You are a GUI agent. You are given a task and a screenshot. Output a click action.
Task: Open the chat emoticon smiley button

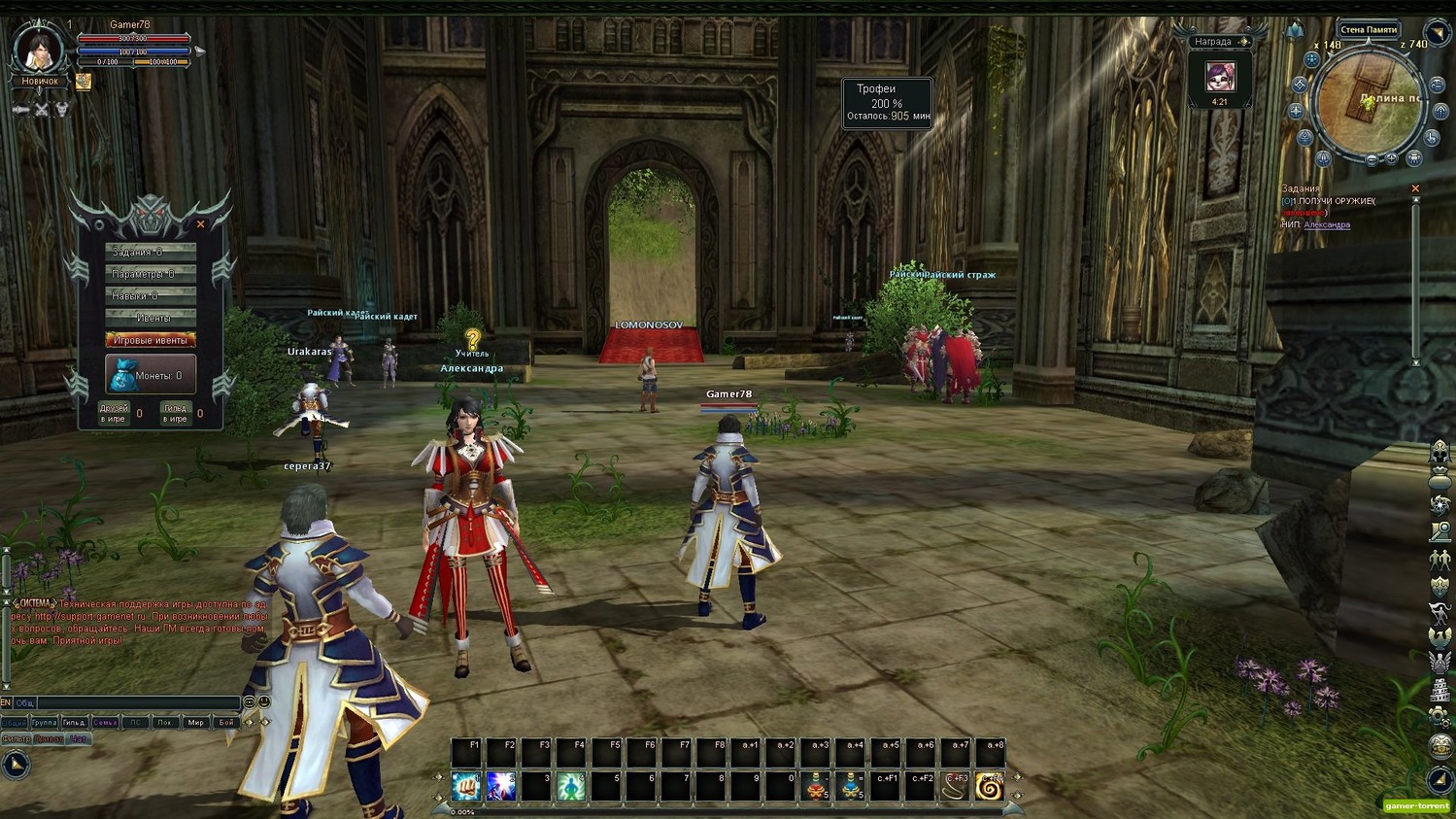point(264,701)
